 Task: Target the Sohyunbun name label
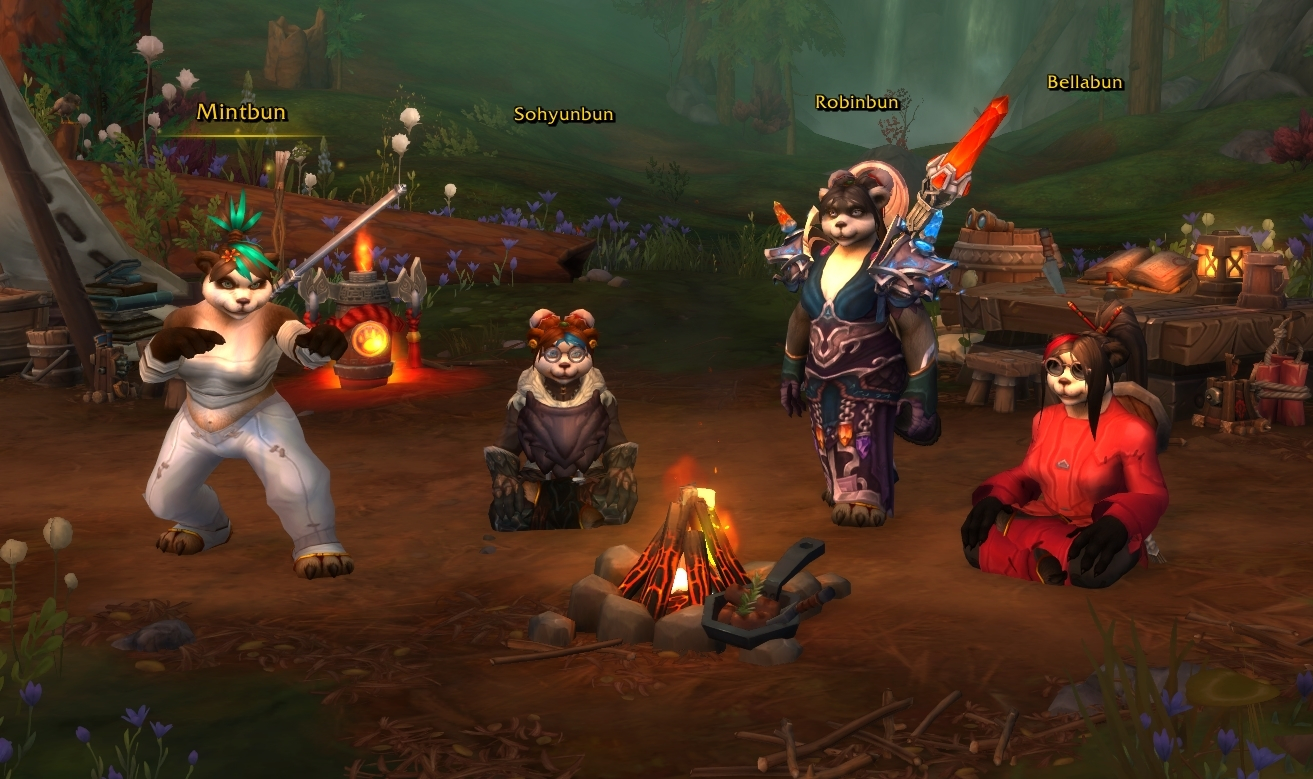(563, 114)
